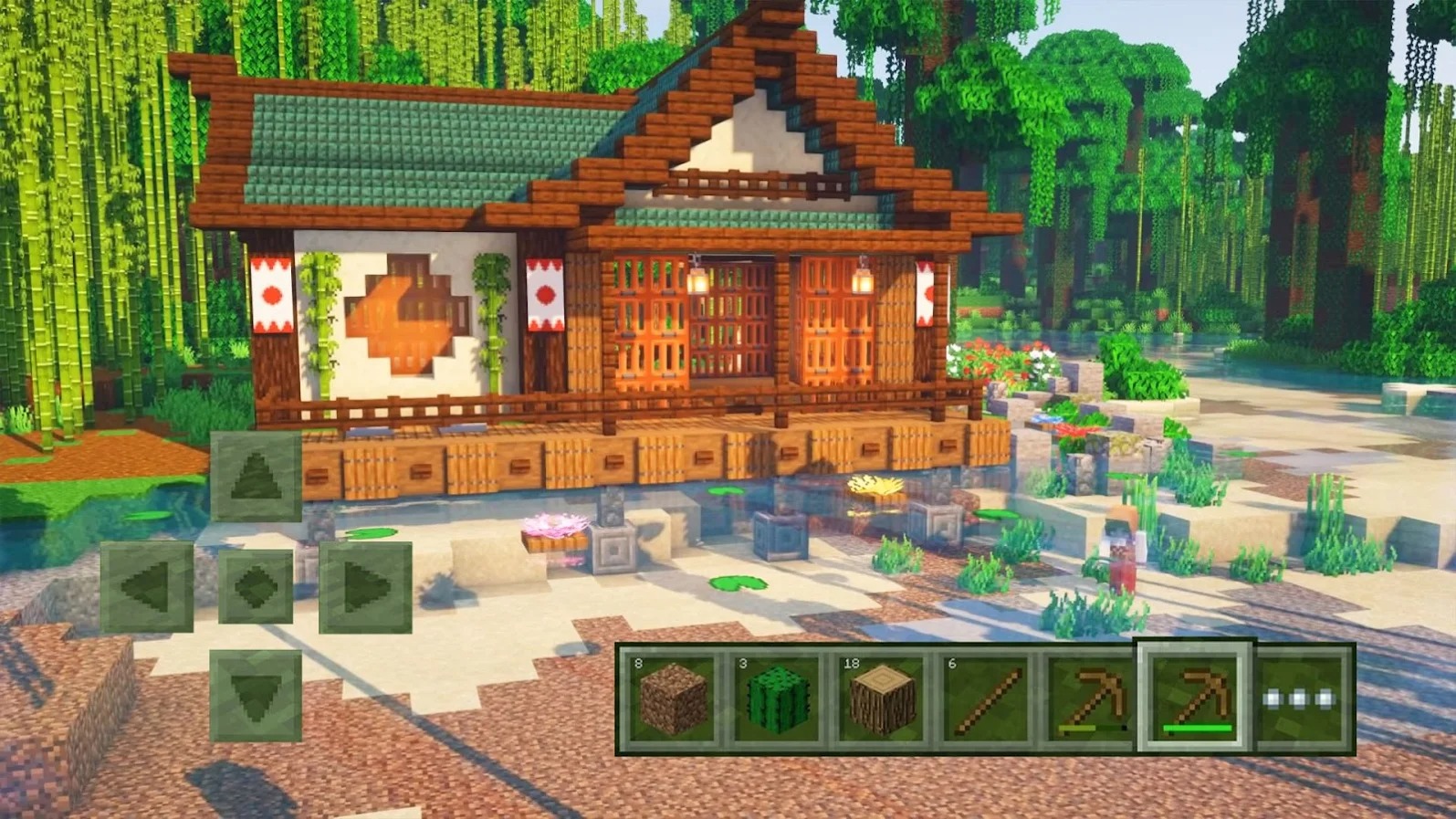Toggle sneak with the center diamond control

[x=257, y=587]
